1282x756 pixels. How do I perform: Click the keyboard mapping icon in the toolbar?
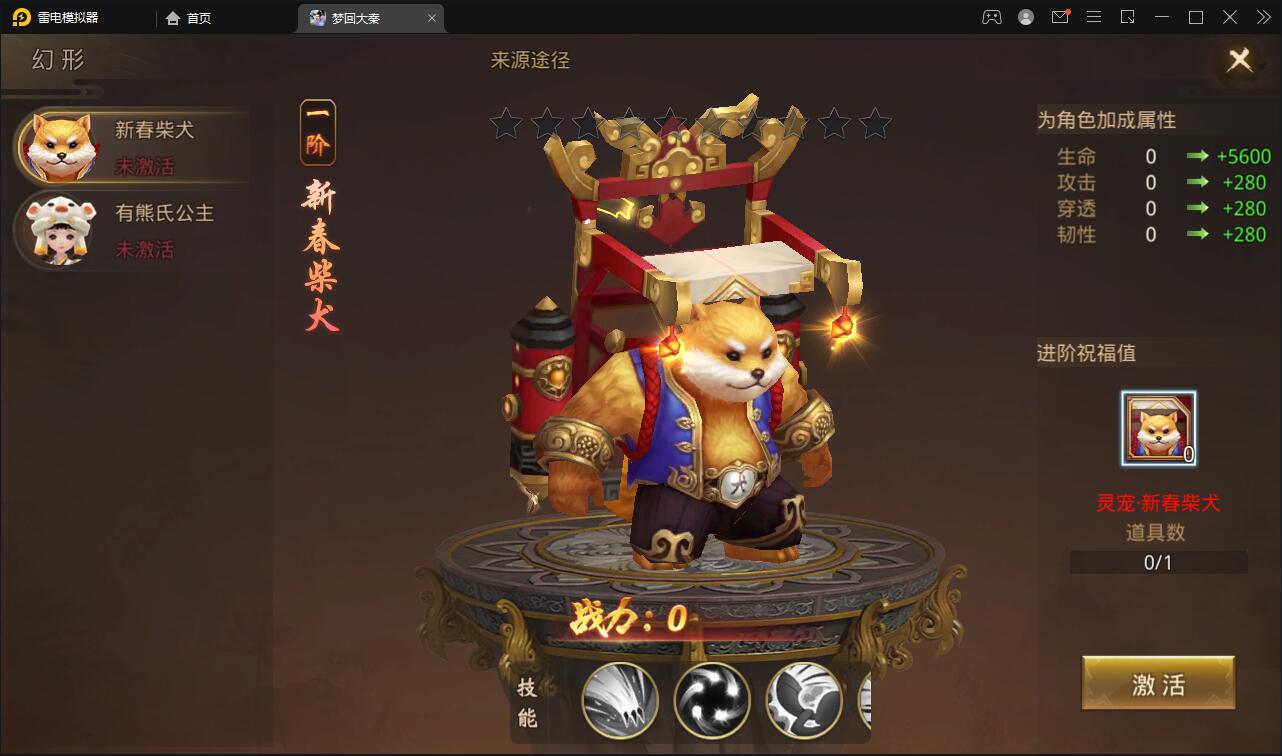coord(1128,17)
